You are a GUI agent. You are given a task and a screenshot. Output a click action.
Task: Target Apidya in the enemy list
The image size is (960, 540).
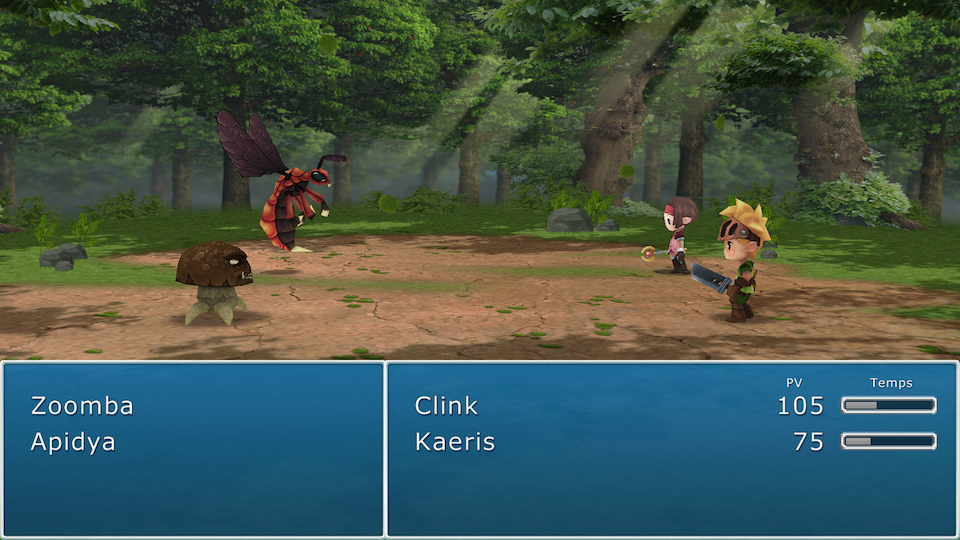pyautogui.click(x=73, y=442)
